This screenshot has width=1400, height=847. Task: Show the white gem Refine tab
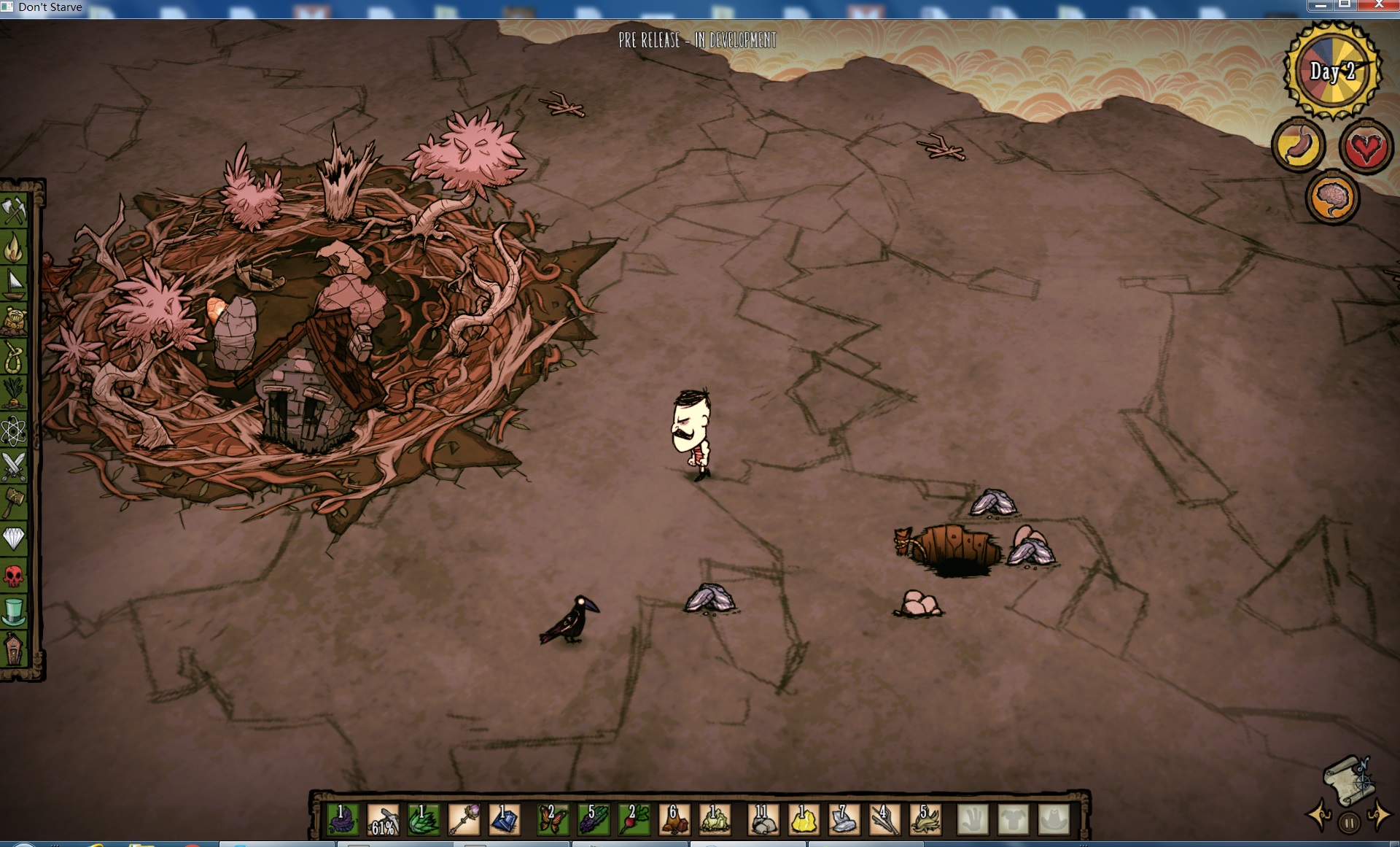[14, 539]
